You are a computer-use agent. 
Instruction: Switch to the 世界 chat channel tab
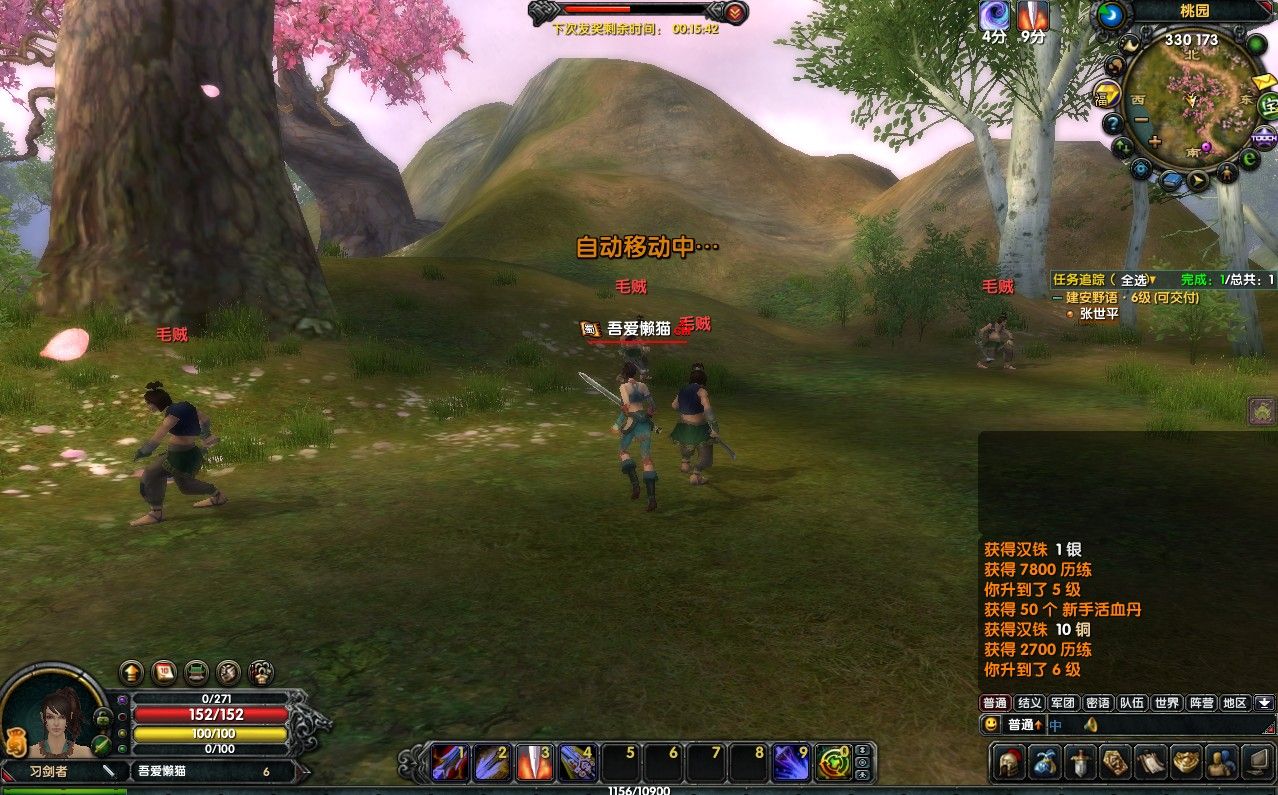point(1166,703)
